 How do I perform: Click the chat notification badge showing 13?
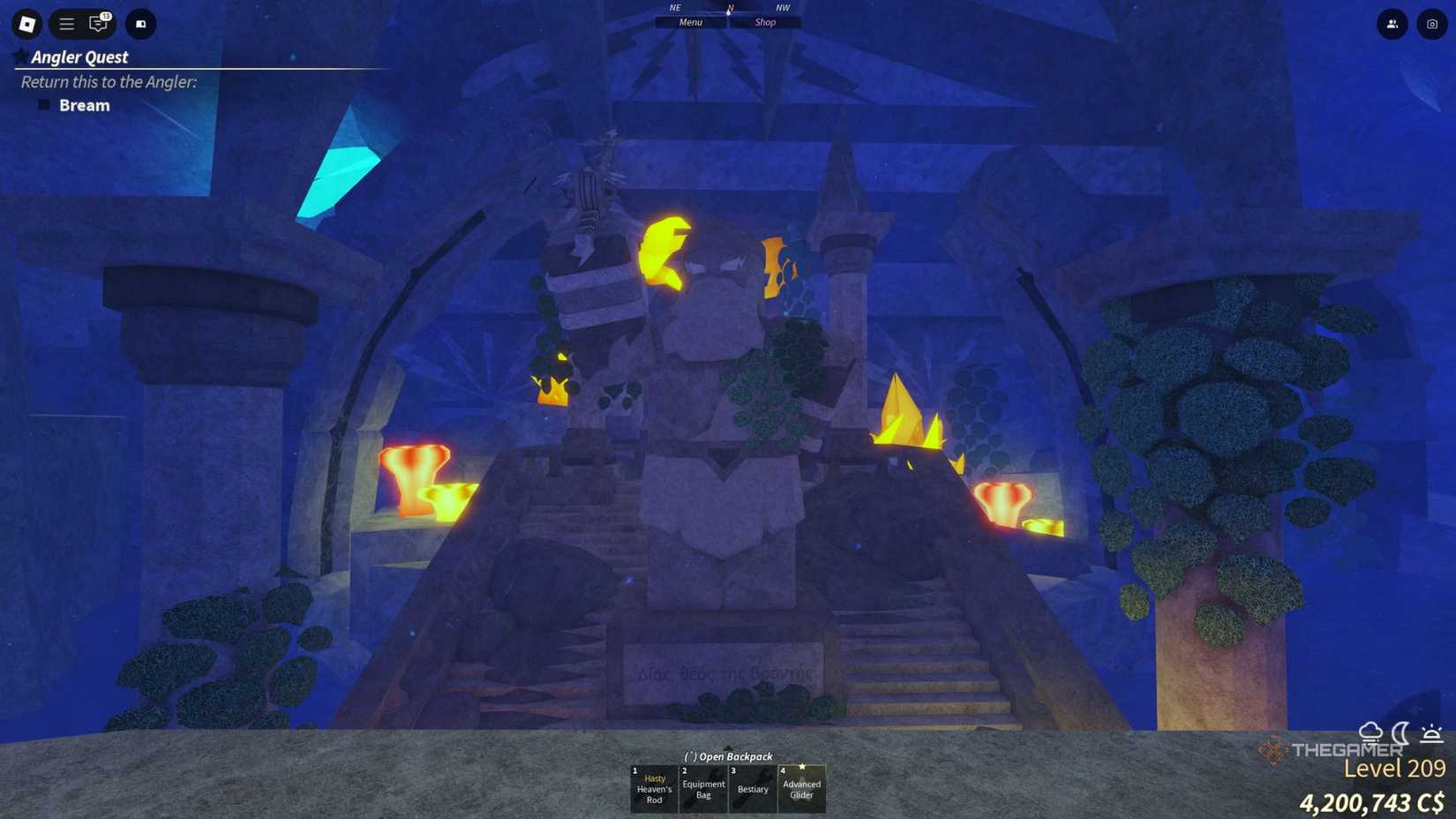105,16
